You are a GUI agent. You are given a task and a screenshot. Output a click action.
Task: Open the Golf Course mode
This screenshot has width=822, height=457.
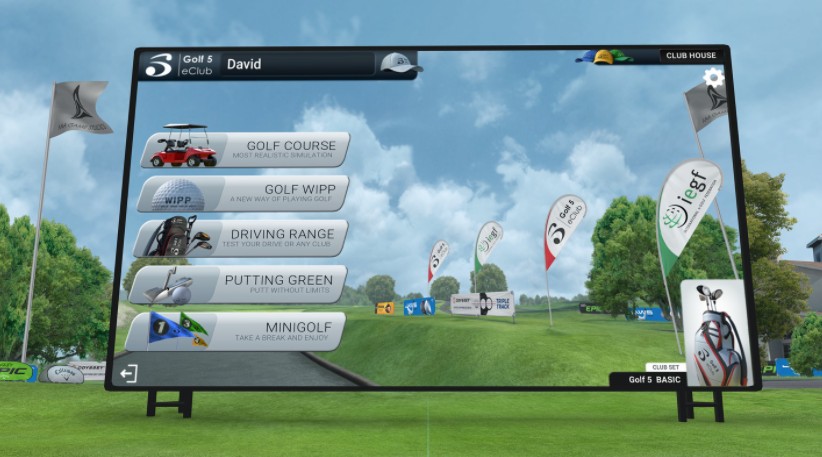pyautogui.click(x=246, y=150)
